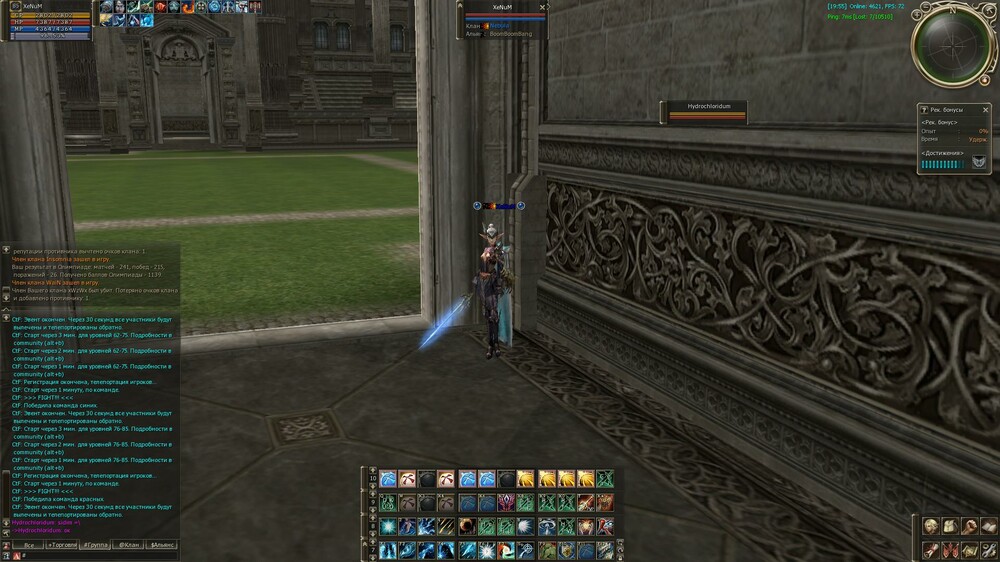This screenshot has width=1000, height=562.
Task: Click the chat message input field
Action: [x=95, y=556]
